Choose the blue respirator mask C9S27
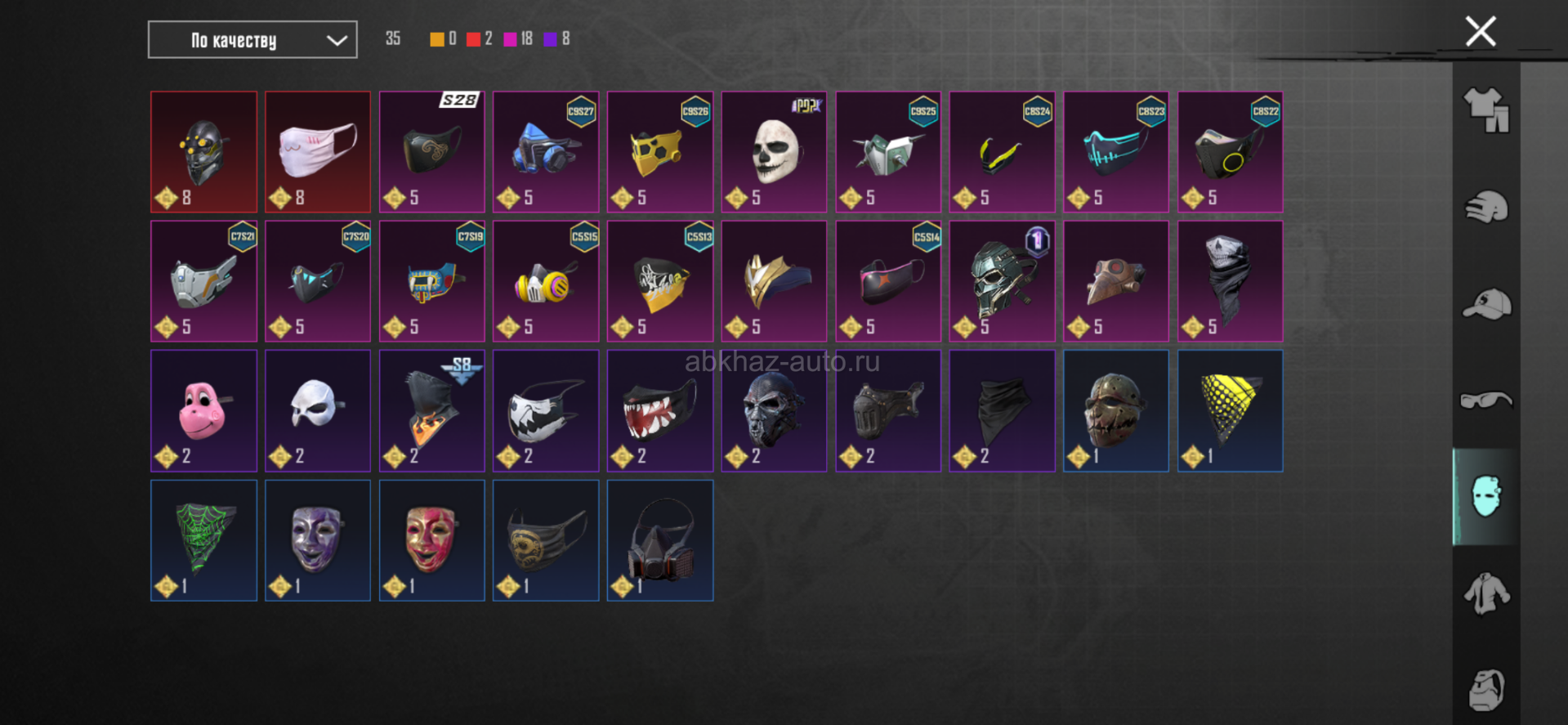This screenshot has height=725, width=1568. 546,152
